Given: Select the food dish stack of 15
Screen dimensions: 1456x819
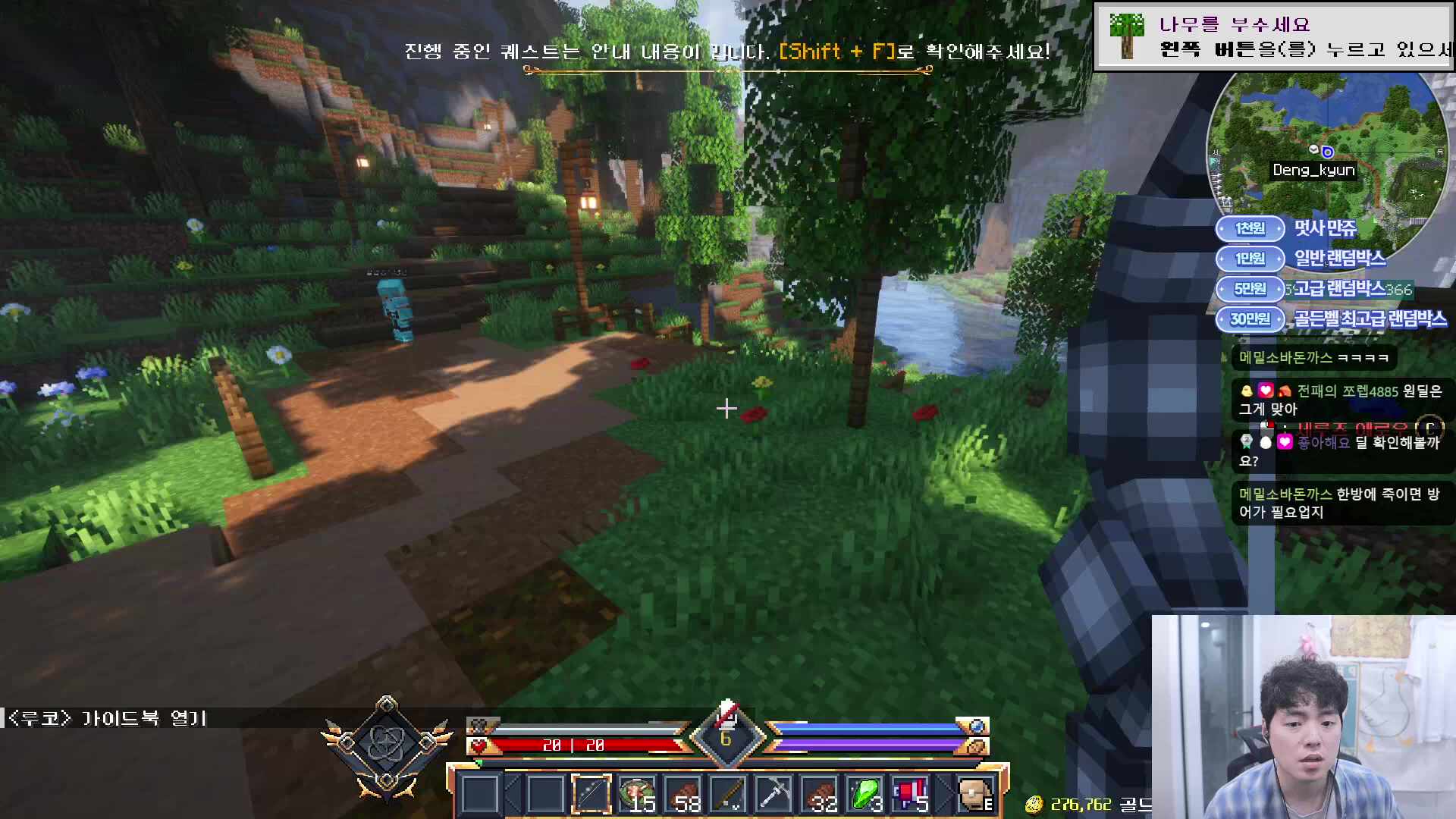Looking at the screenshot, I should (x=637, y=794).
